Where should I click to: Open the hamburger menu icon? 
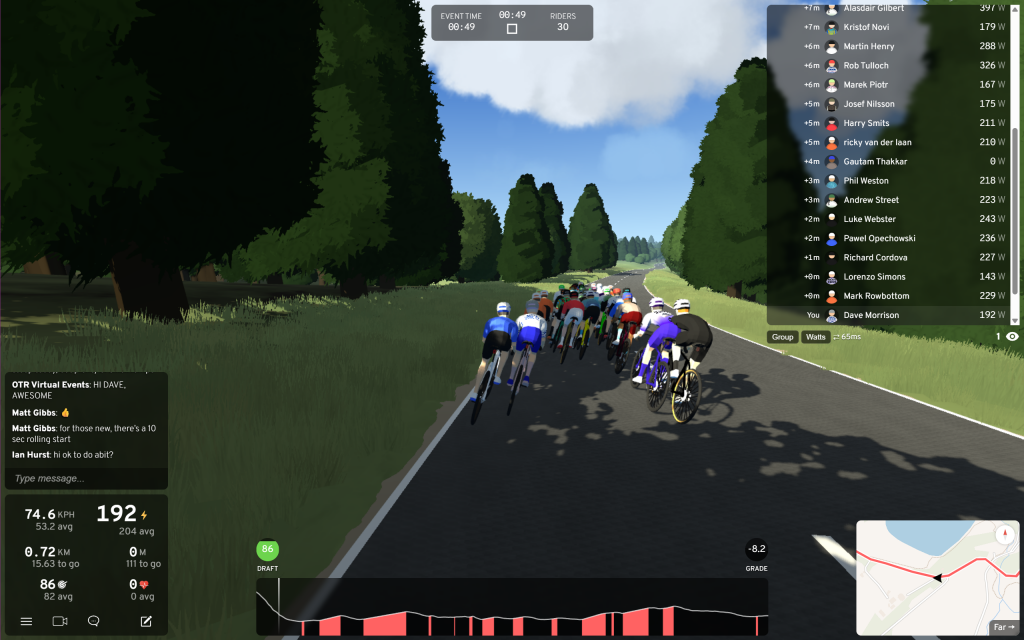click(x=27, y=621)
